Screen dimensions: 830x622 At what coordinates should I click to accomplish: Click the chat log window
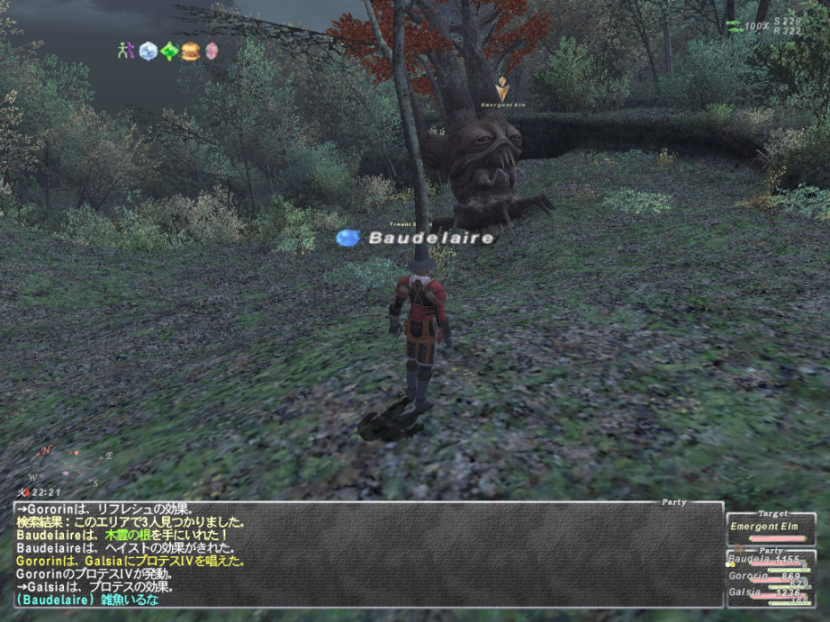pyautogui.click(x=367, y=555)
